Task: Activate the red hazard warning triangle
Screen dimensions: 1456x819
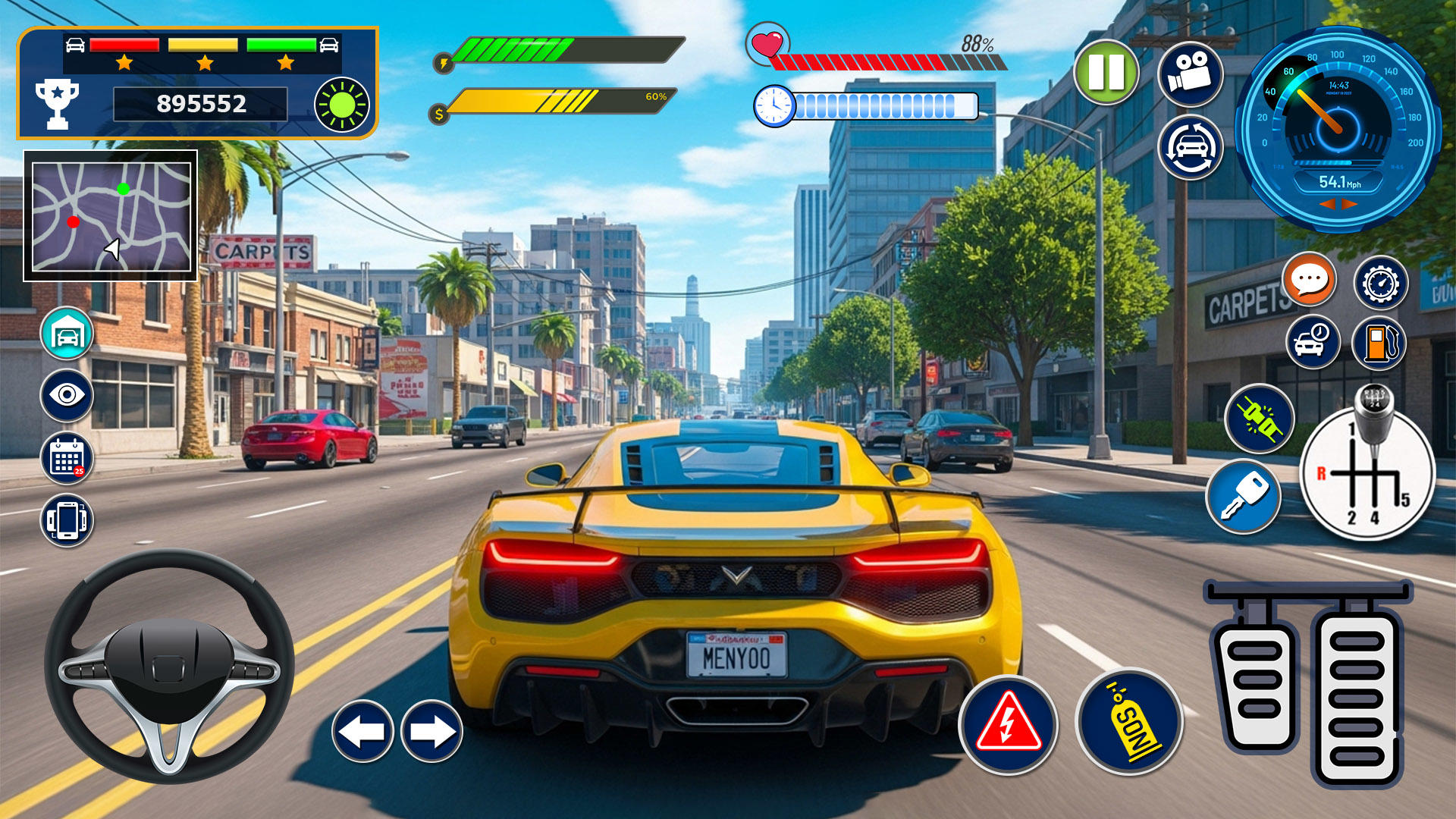Action: pyautogui.click(x=1008, y=725)
